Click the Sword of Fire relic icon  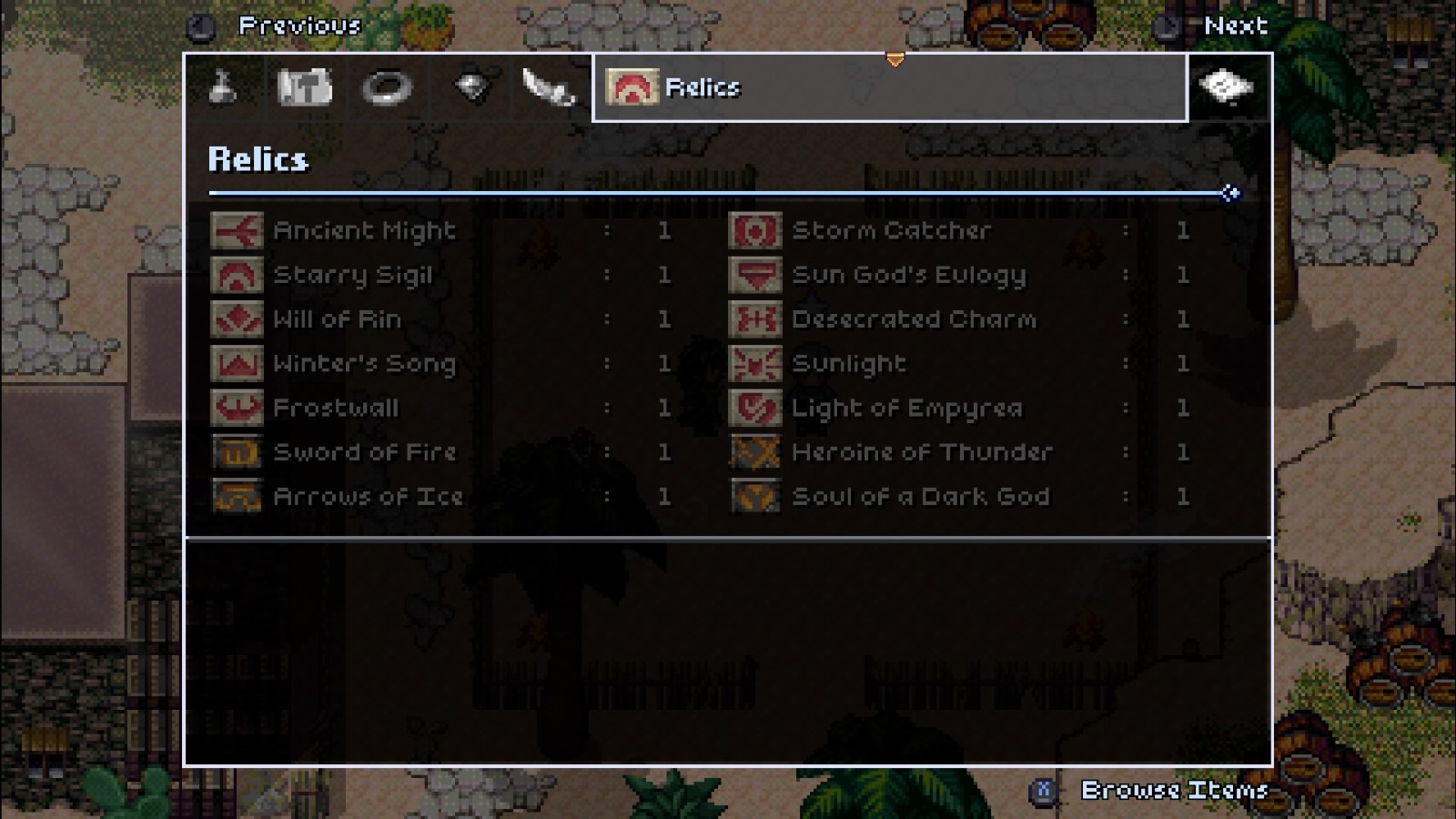236,452
